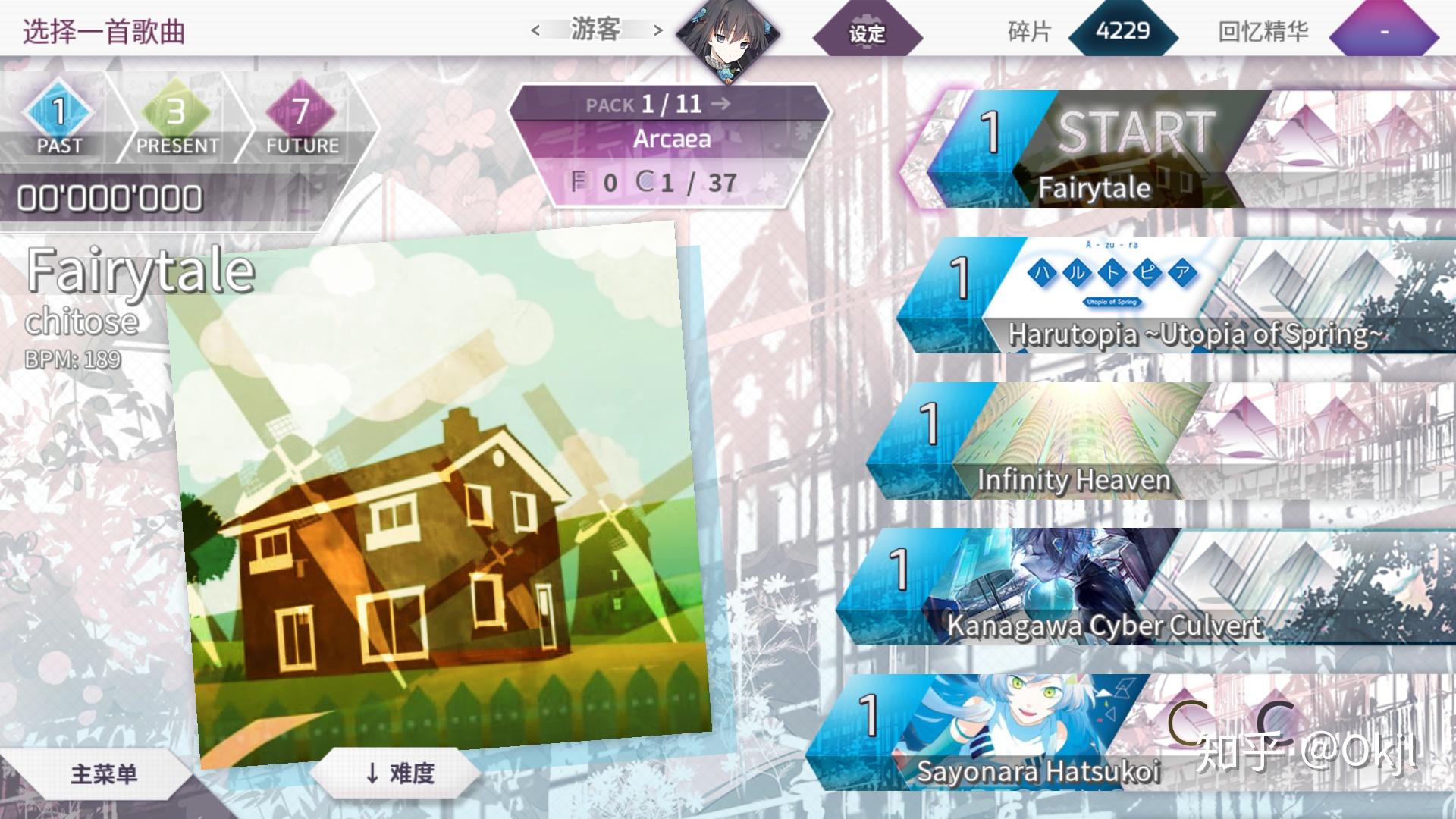The image size is (1456, 819).
Task: Open the Arcaea pack selector
Action: tap(671, 139)
